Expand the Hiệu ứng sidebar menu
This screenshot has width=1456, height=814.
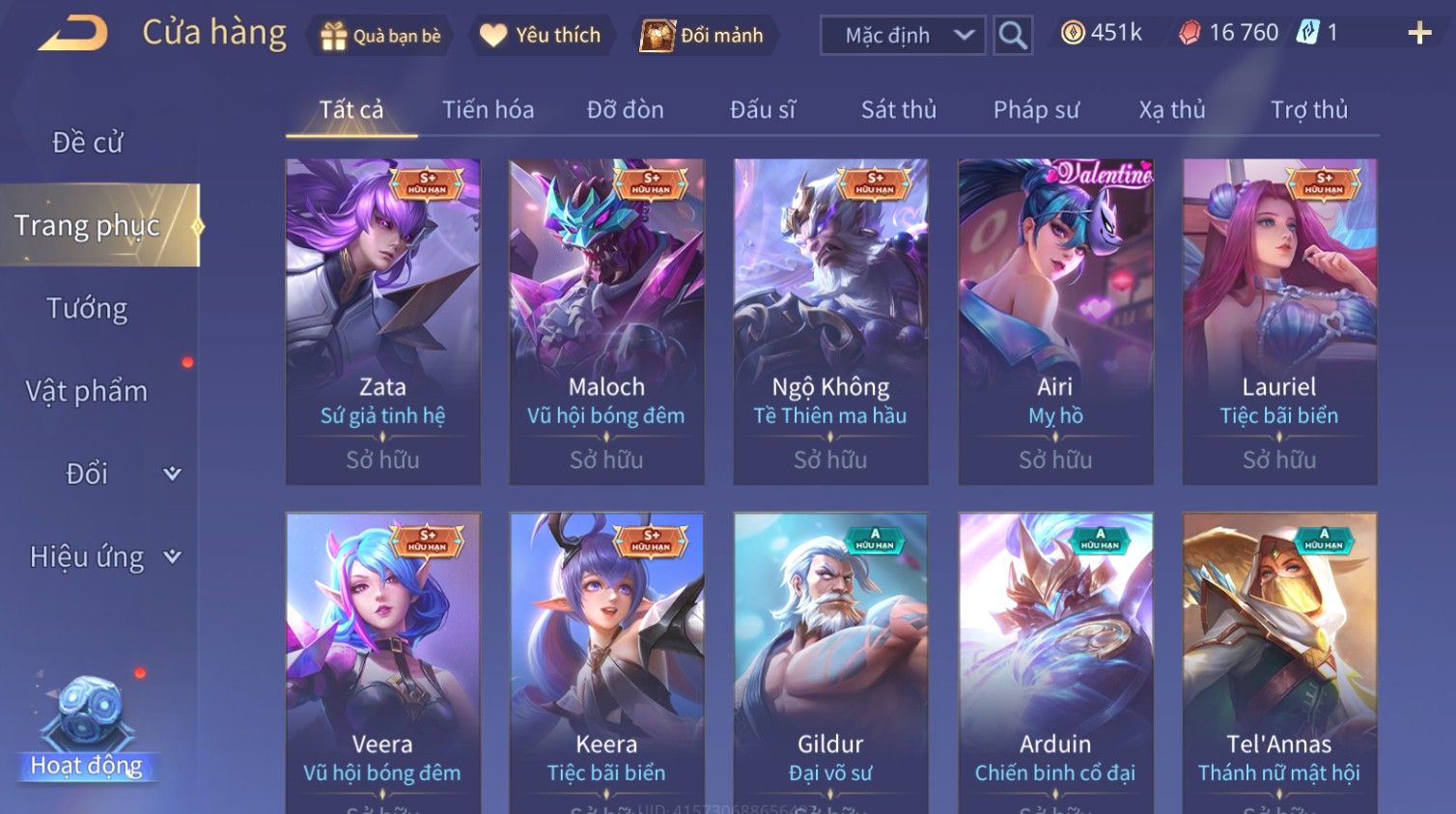point(102,557)
